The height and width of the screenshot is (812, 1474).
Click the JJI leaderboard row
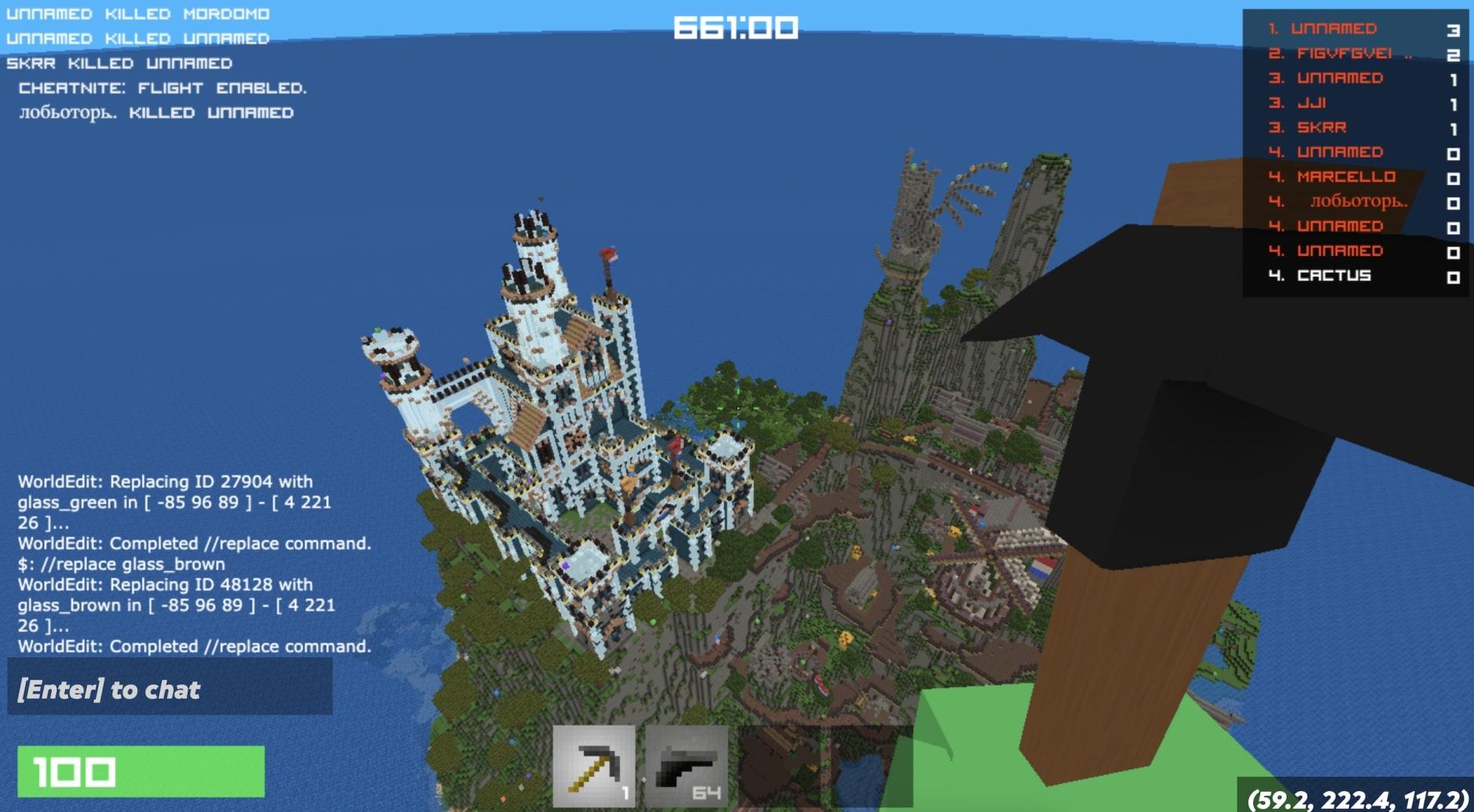(1311, 103)
